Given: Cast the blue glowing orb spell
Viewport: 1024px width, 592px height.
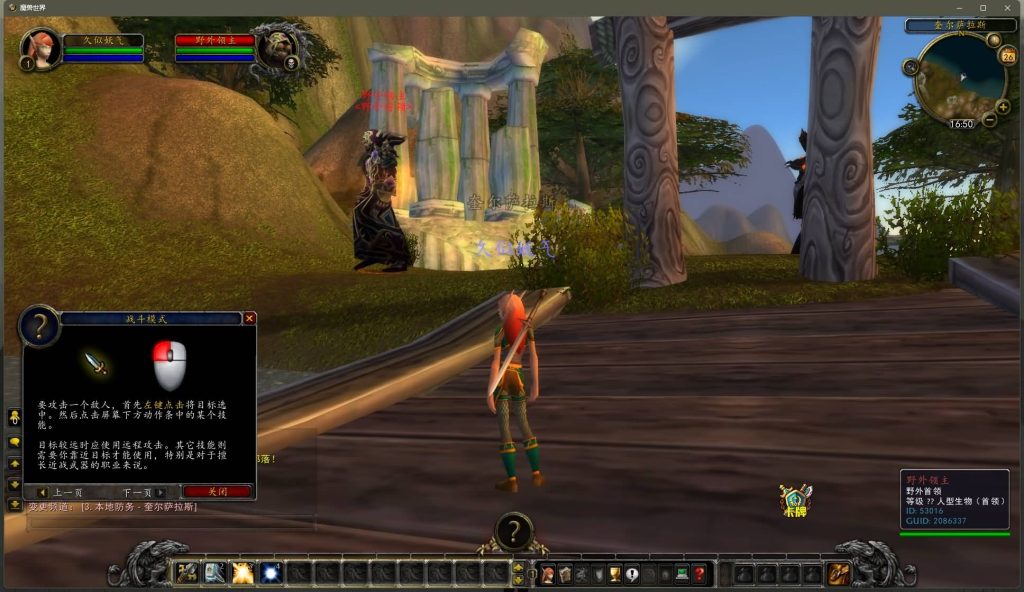Looking at the screenshot, I should [x=271, y=573].
